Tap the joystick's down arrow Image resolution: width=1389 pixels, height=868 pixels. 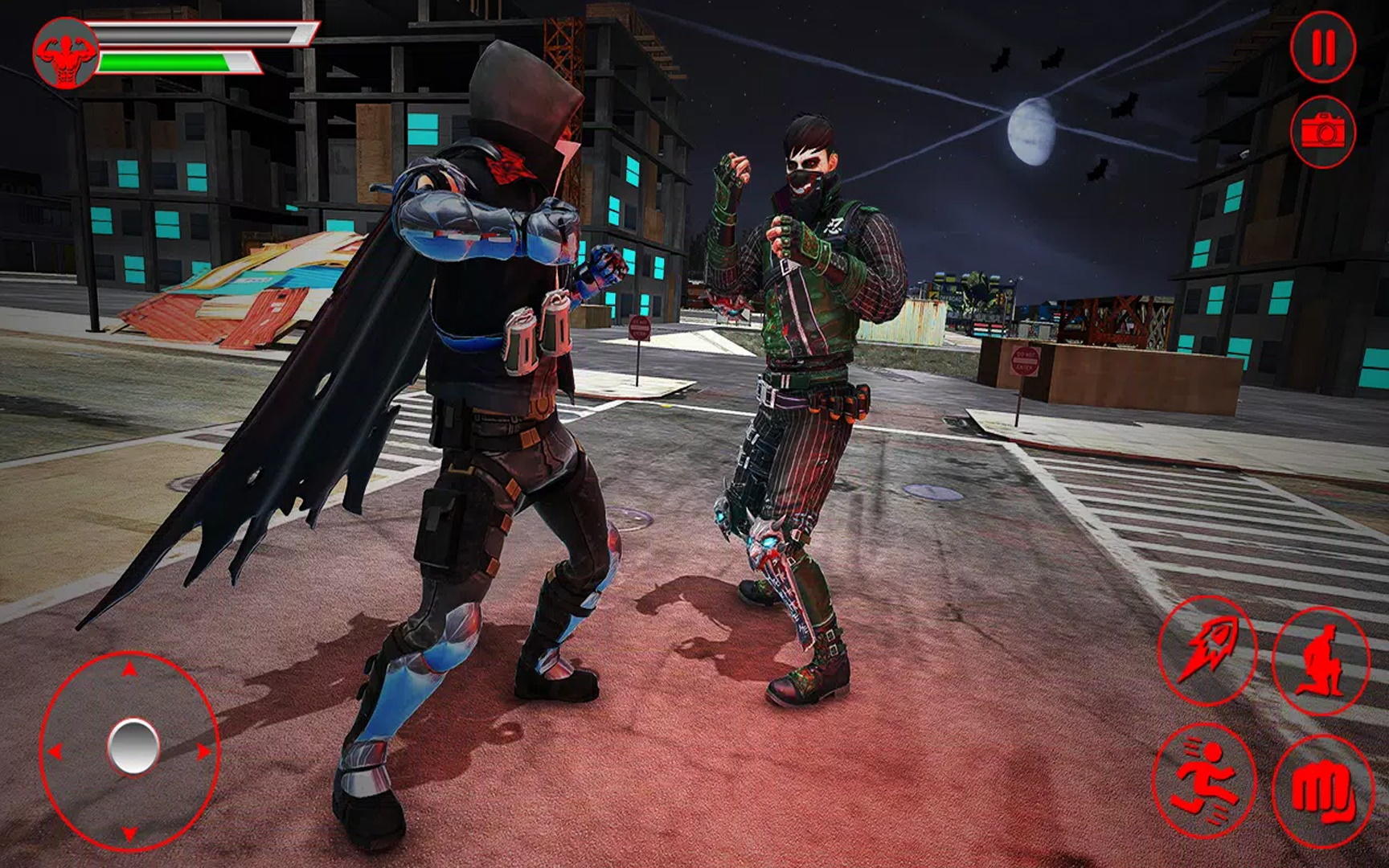(x=129, y=833)
